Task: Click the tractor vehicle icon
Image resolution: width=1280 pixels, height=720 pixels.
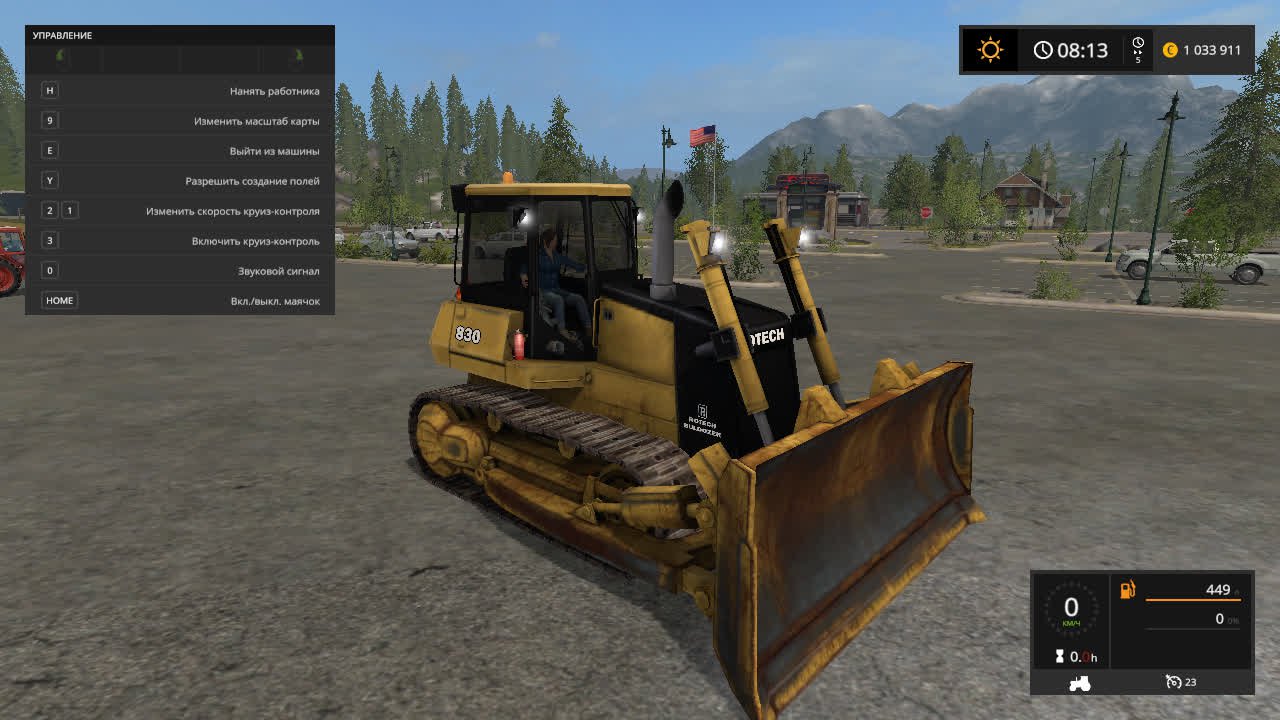Action: (1081, 683)
